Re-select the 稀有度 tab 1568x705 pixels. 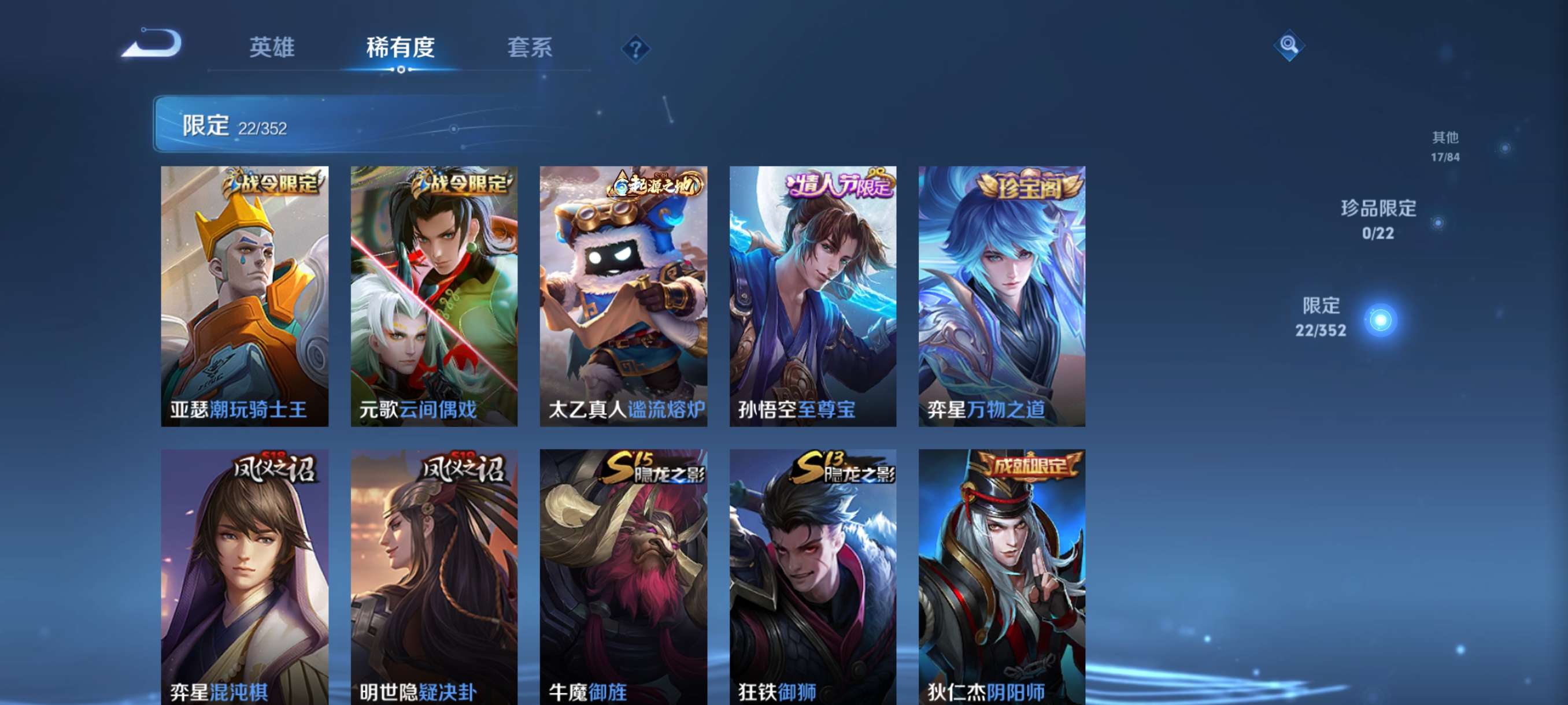coord(401,49)
